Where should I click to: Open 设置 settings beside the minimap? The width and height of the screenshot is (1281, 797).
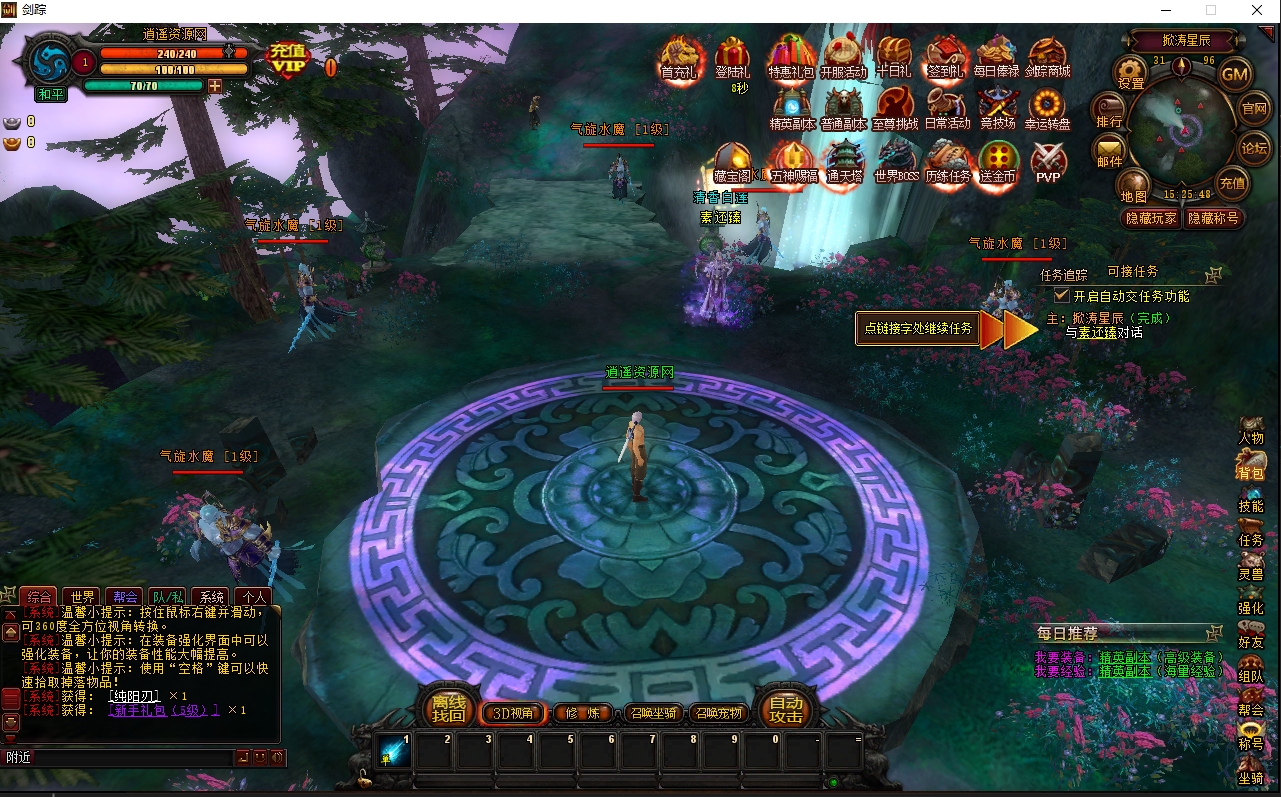(x=1131, y=72)
